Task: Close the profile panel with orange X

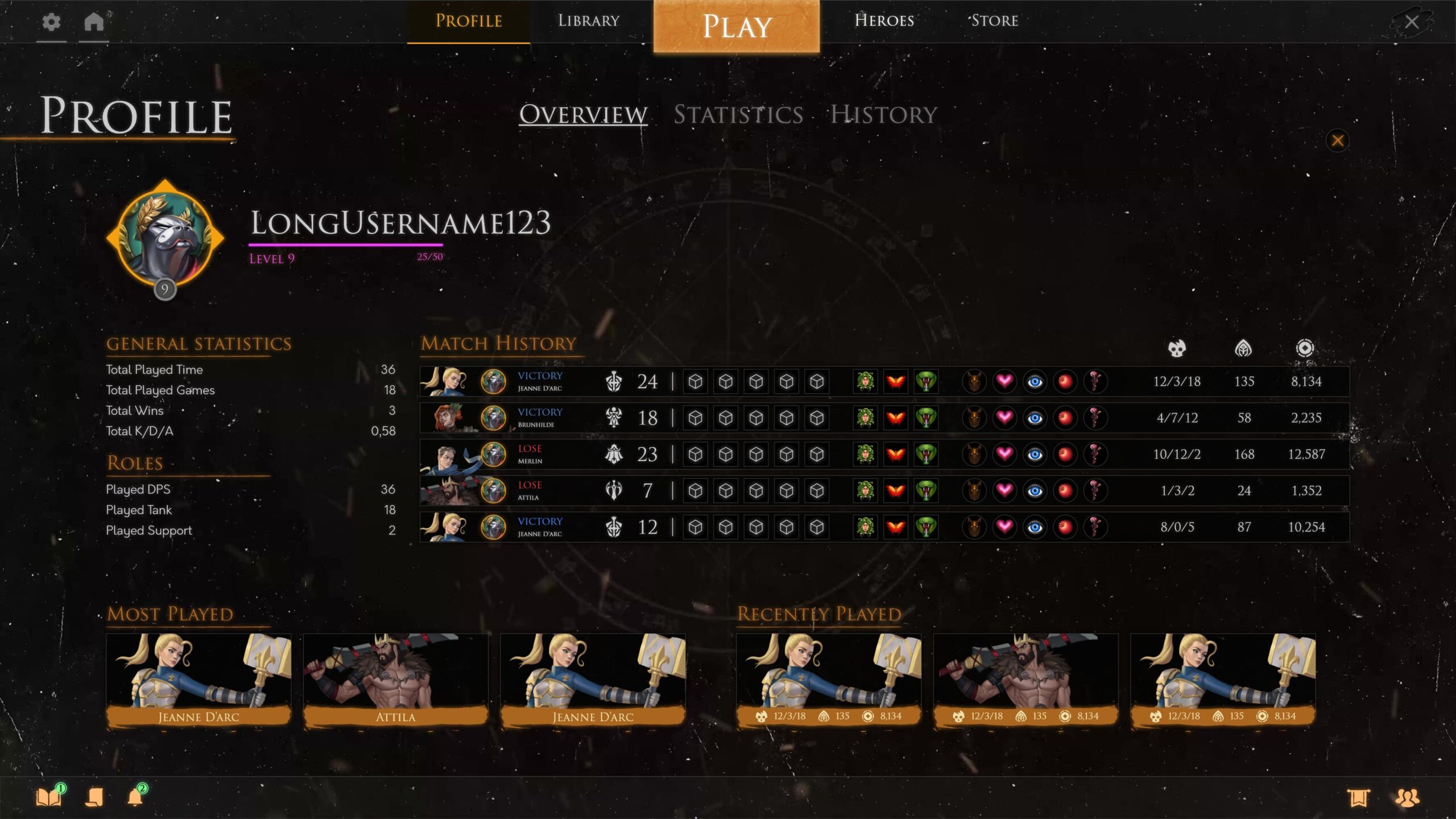Action: coord(1337,140)
